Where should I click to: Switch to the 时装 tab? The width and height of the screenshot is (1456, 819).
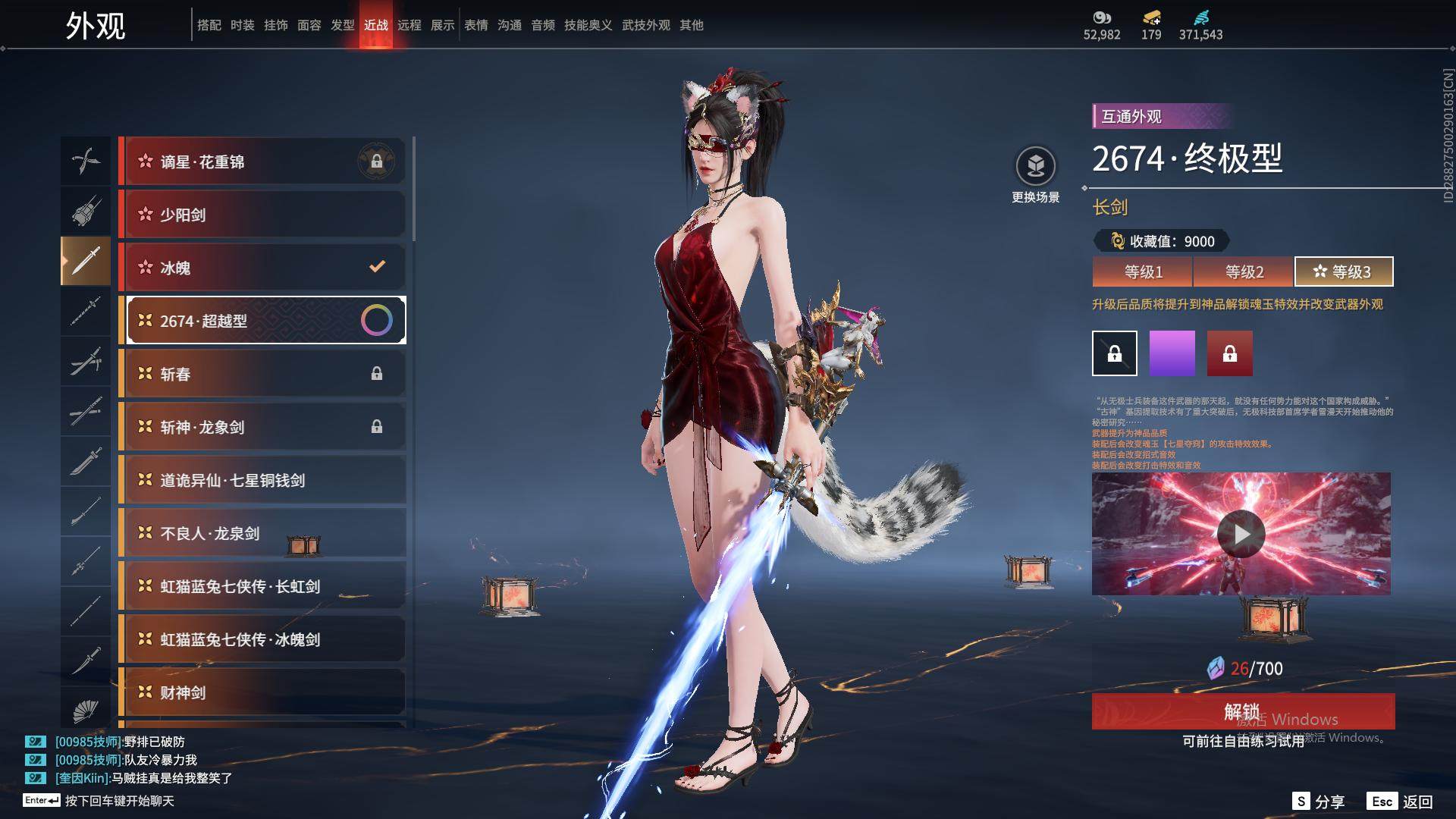tap(243, 25)
